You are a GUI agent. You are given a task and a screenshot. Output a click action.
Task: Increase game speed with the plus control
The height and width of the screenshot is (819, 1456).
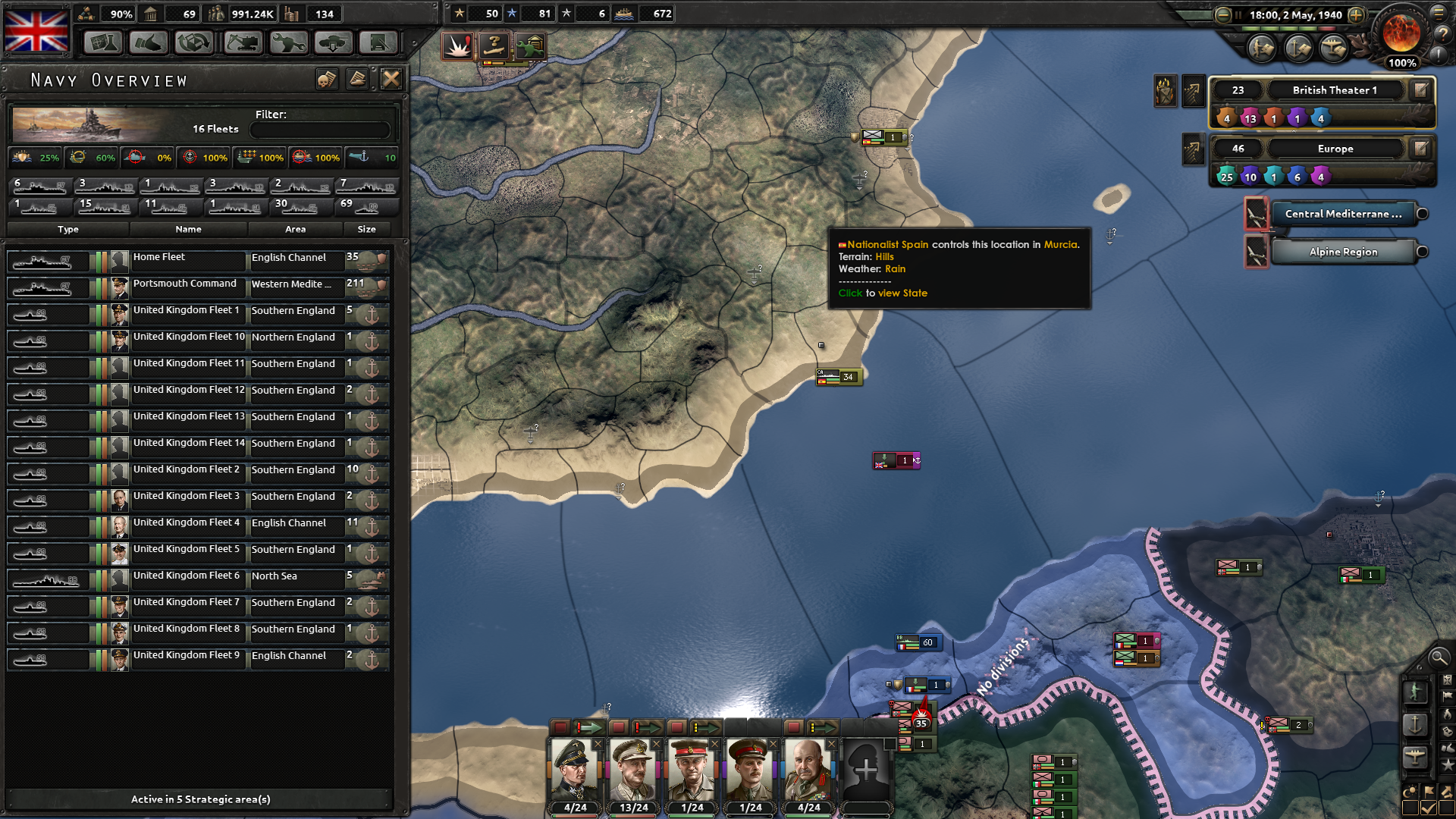click(x=1357, y=14)
